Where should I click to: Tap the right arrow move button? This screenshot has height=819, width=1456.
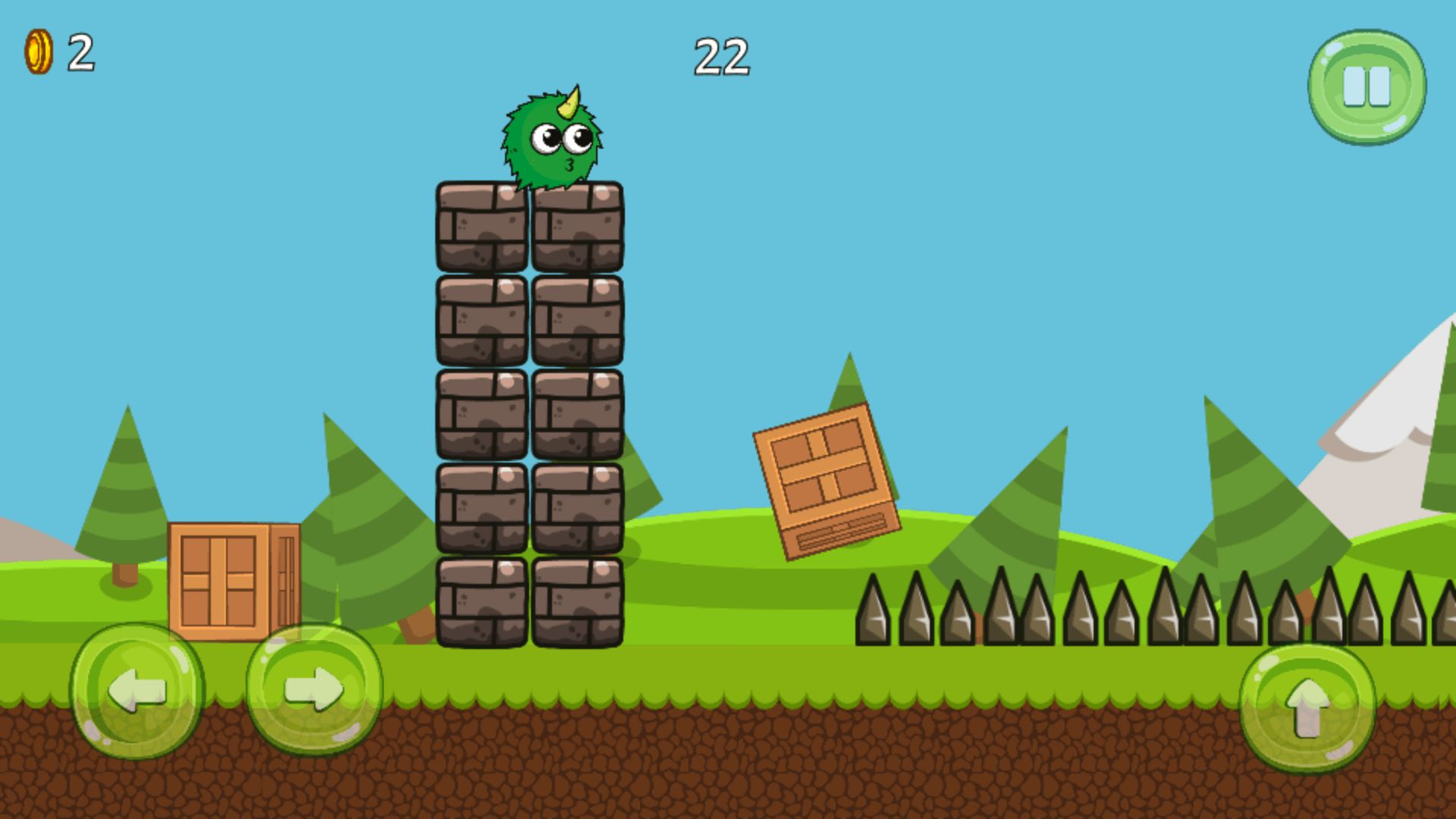tap(314, 690)
